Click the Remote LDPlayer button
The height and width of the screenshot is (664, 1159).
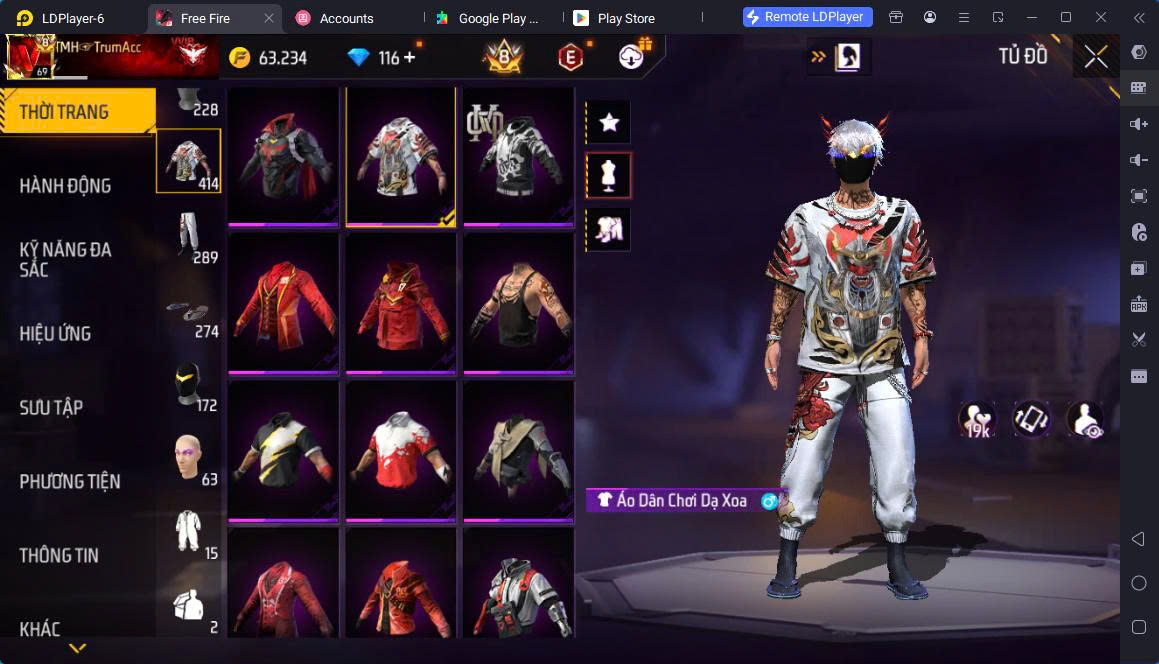point(808,17)
